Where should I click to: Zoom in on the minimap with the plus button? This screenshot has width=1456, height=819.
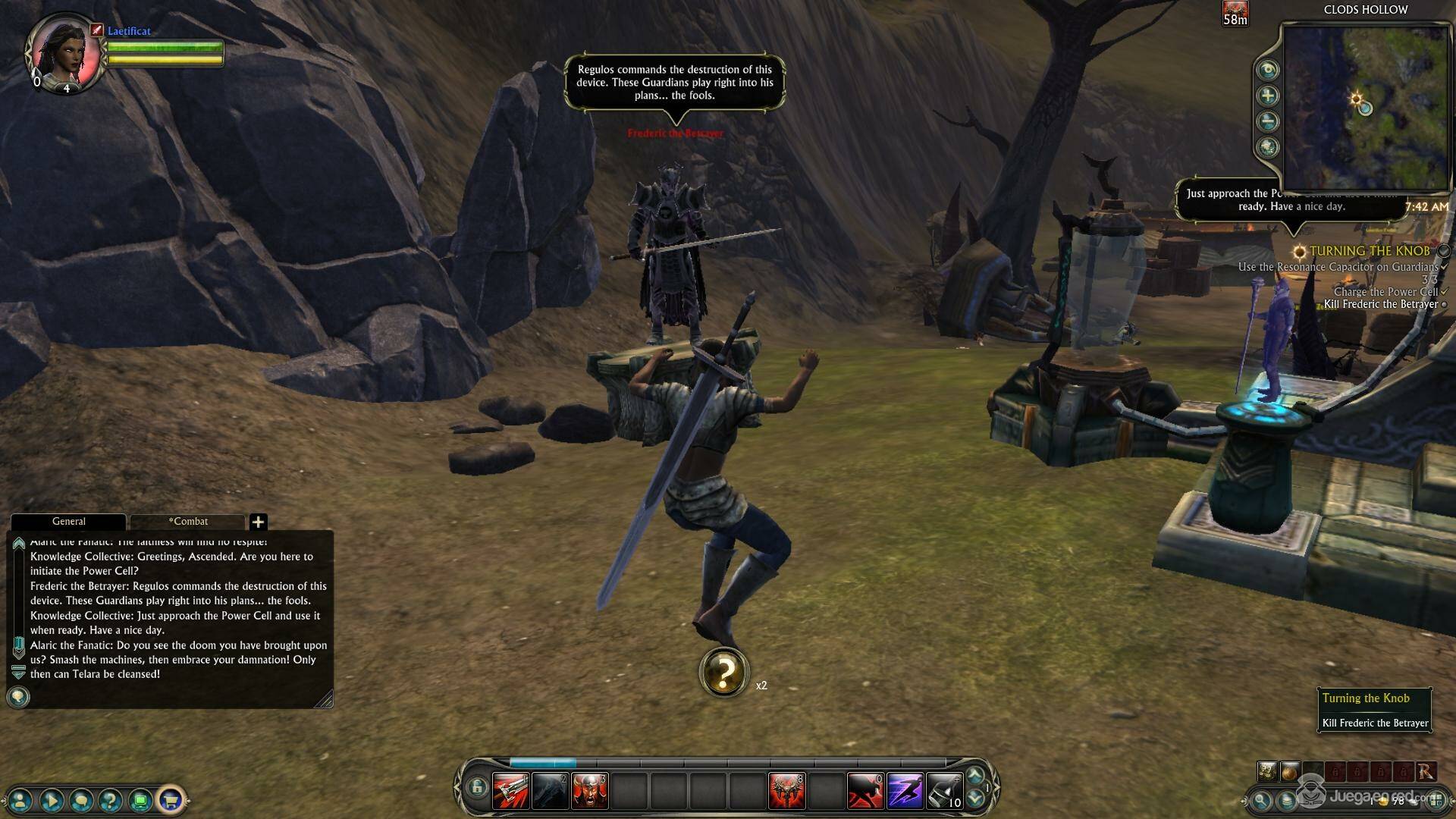tap(1268, 96)
